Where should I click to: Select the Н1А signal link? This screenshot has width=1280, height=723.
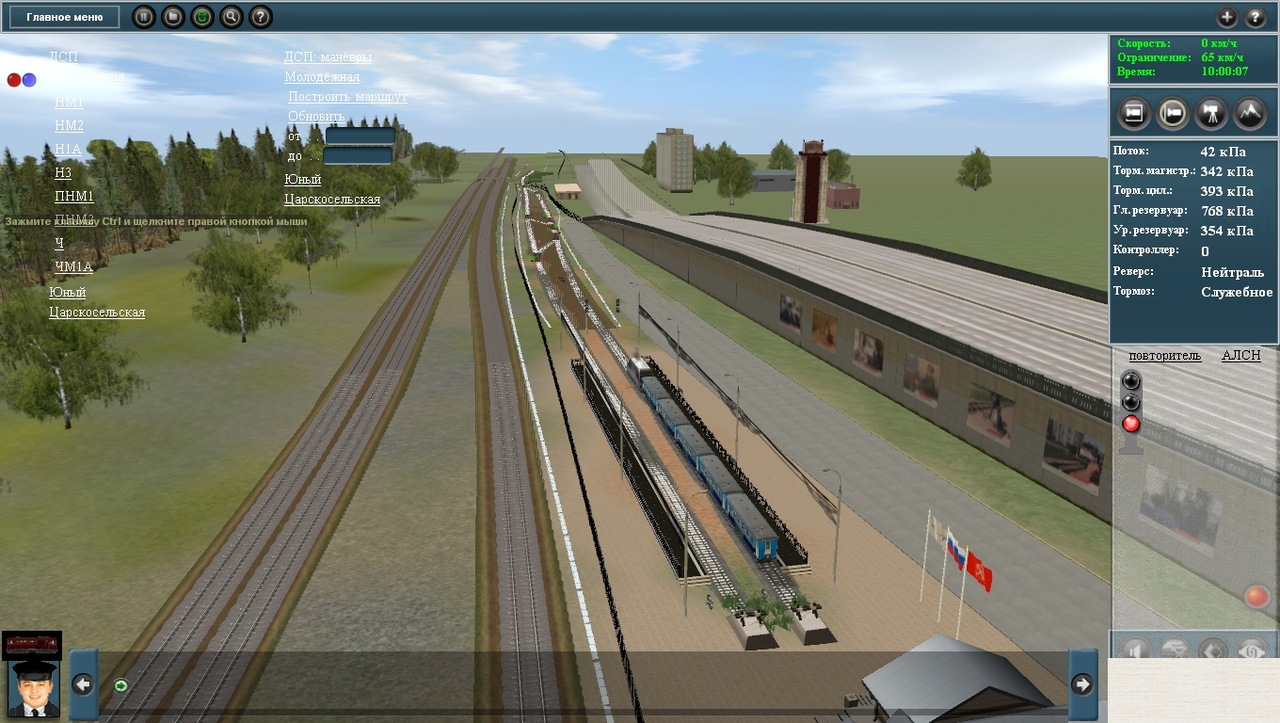[x=68, y=149]
